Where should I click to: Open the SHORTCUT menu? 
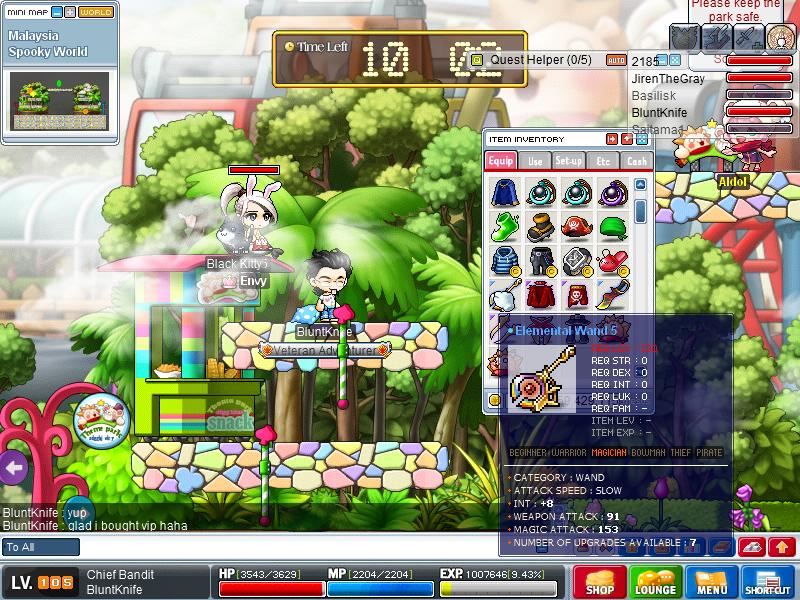768,581
